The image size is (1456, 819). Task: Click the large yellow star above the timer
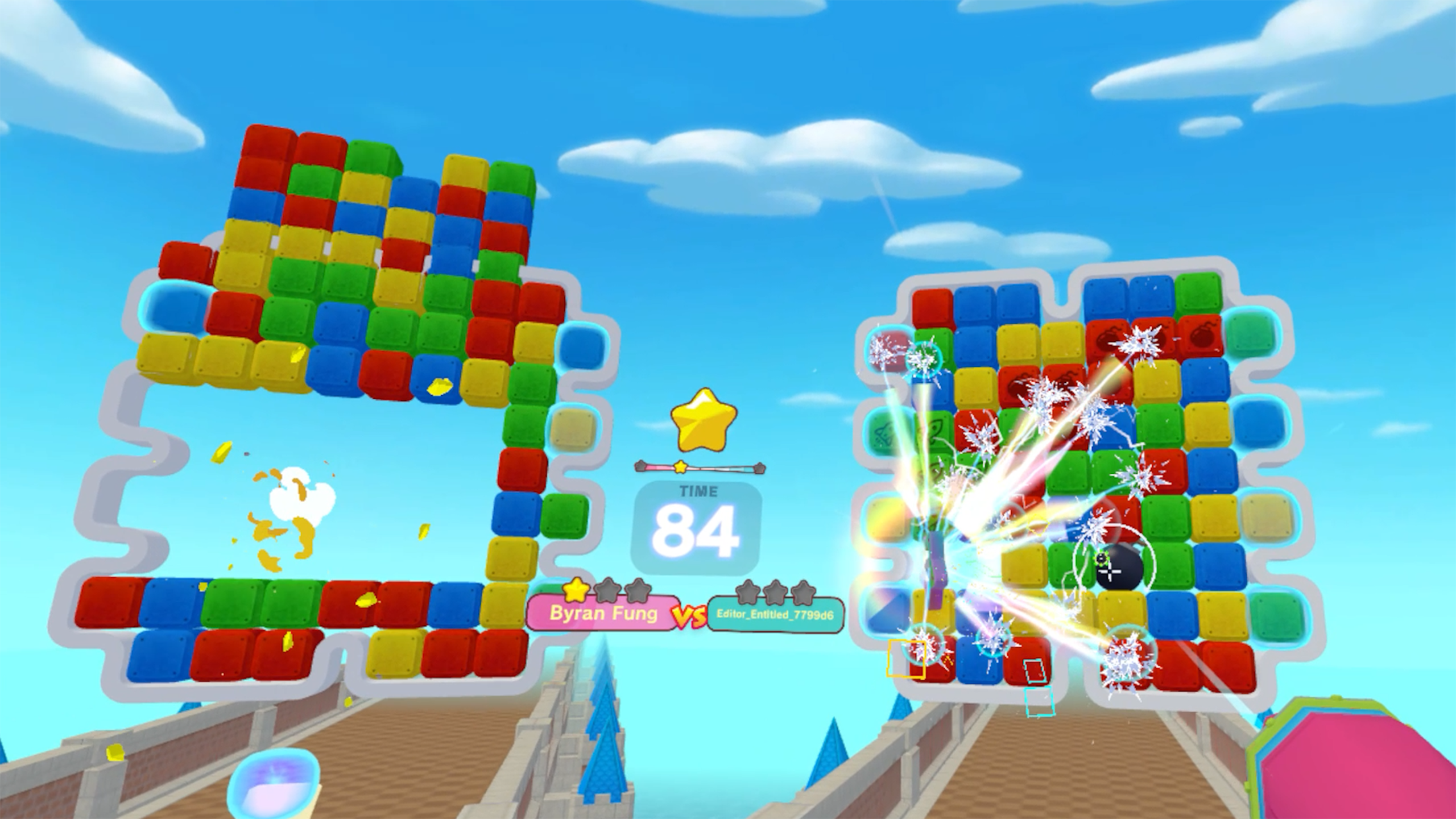pos(704,419)
